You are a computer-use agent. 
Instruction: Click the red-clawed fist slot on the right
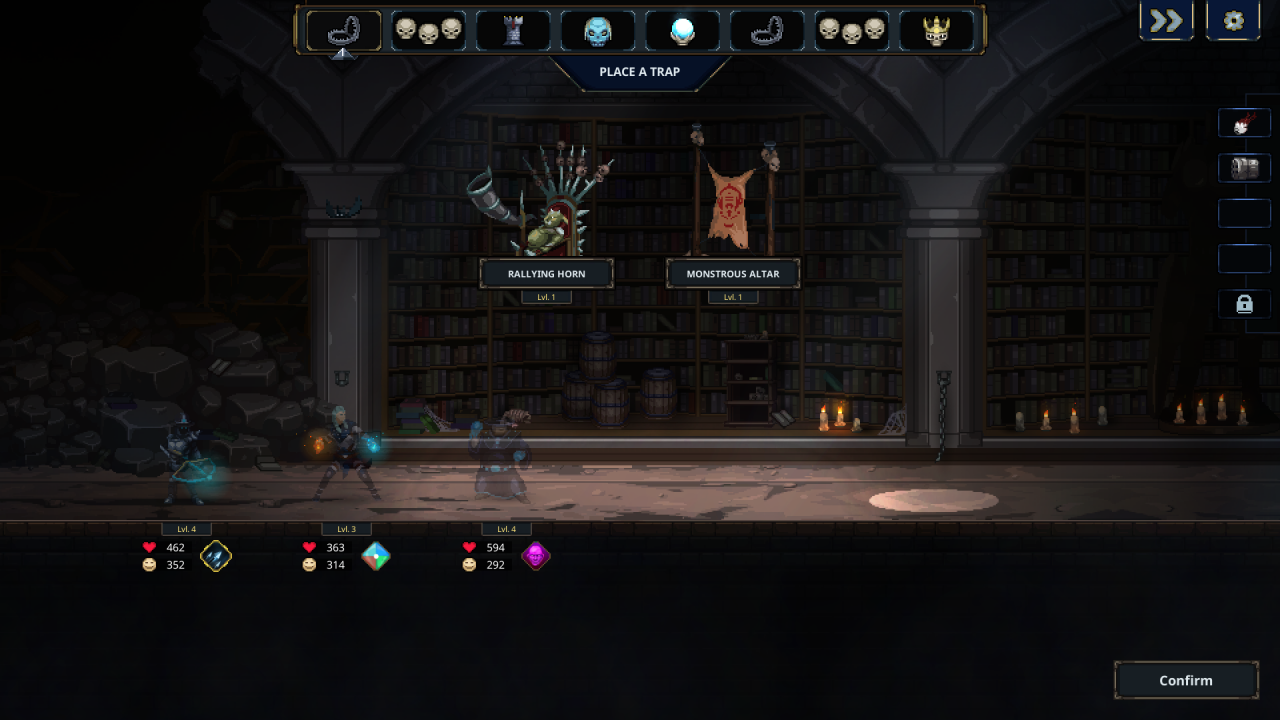(1244, 123)
